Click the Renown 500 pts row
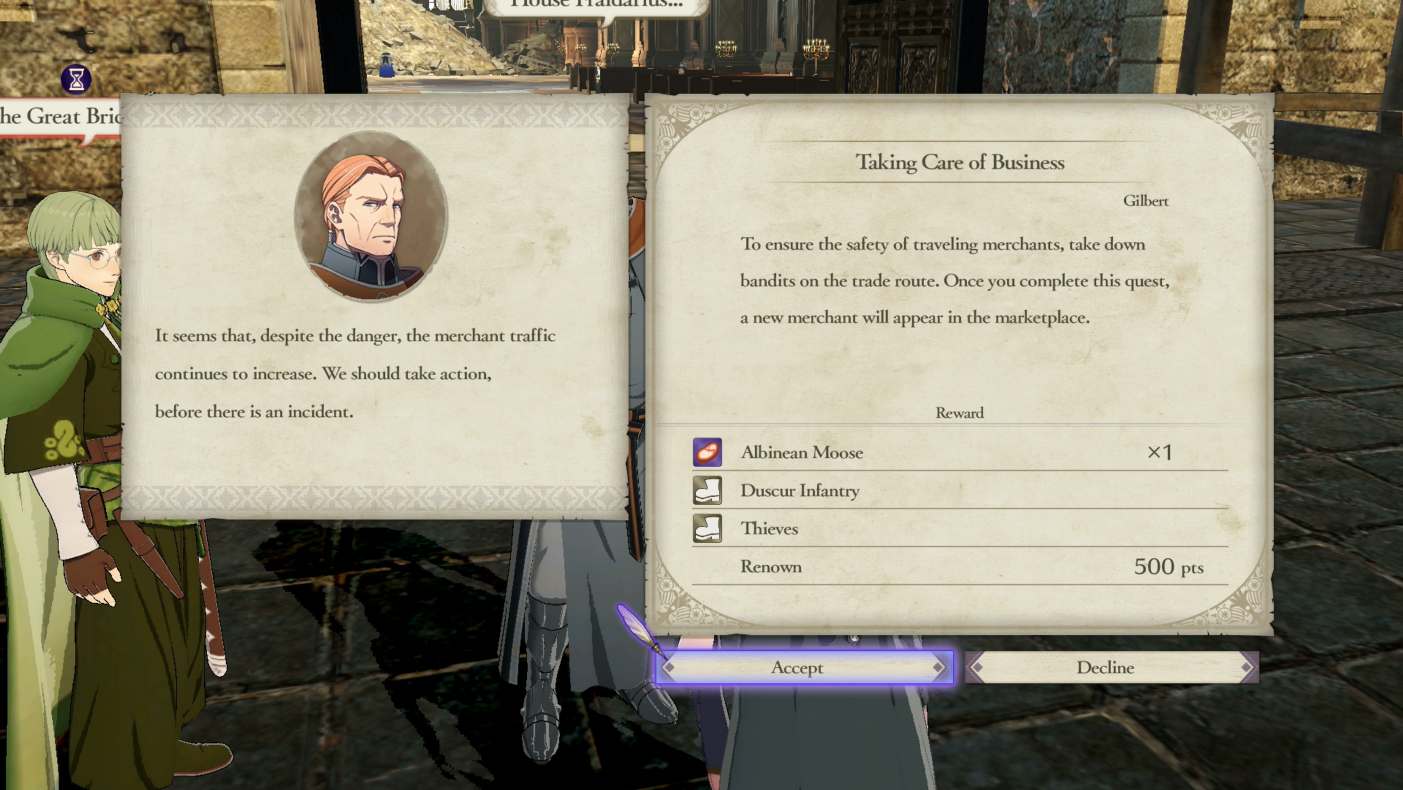Image resolution: width=1403 pixels, height=790 pixels. [959, 566]
